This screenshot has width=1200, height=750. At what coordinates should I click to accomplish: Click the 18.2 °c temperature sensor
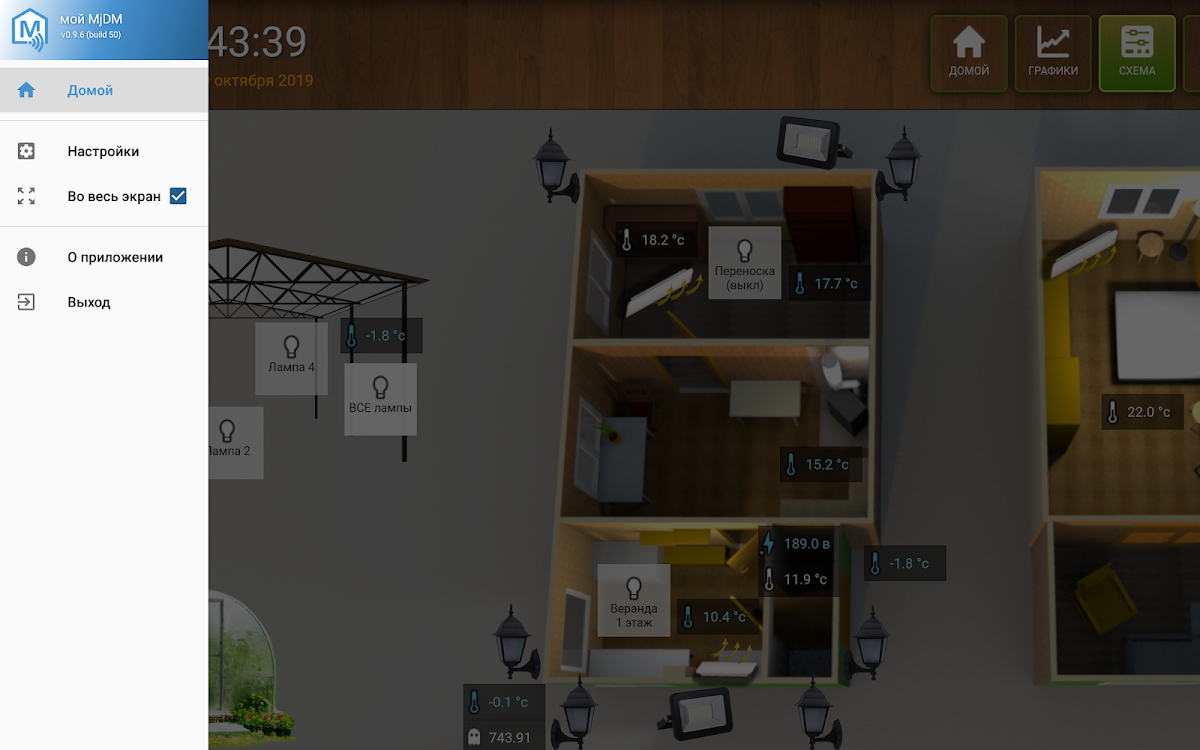pyautogui.click(x=656, y=240)
